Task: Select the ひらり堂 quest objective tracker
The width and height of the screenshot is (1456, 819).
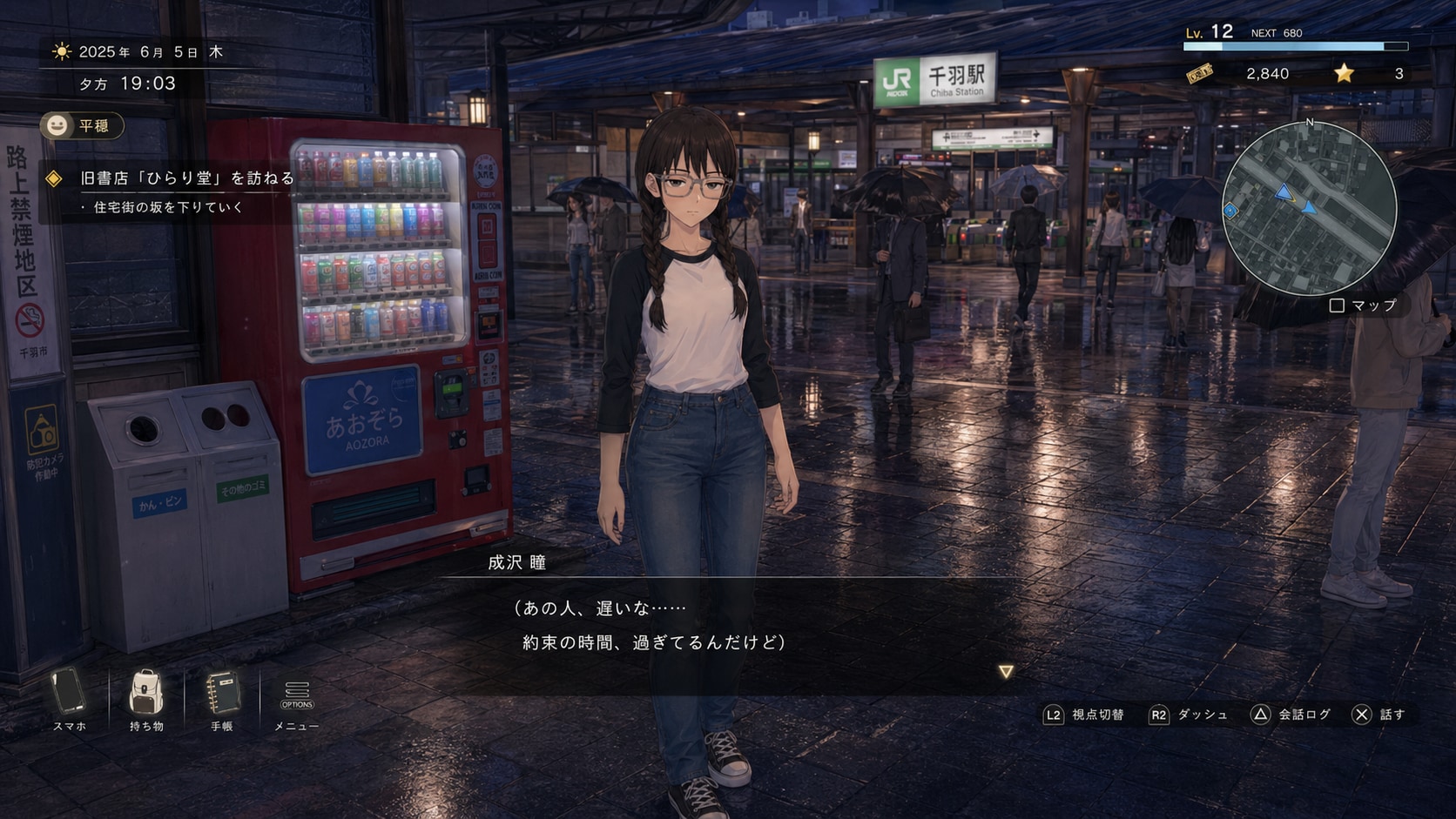Action: click(186, 178)
